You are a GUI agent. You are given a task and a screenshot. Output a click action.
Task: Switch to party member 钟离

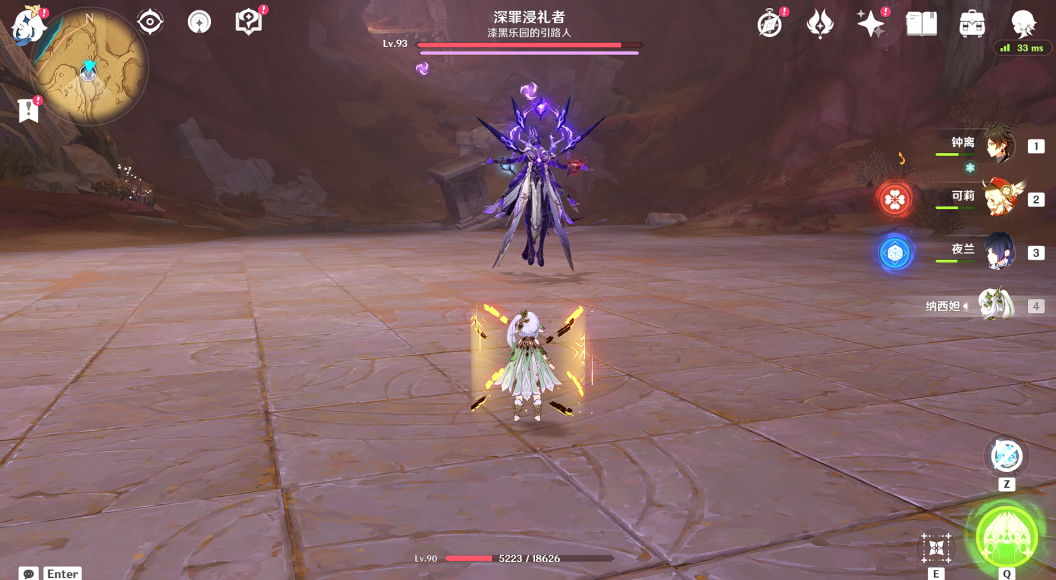[998, 146]
